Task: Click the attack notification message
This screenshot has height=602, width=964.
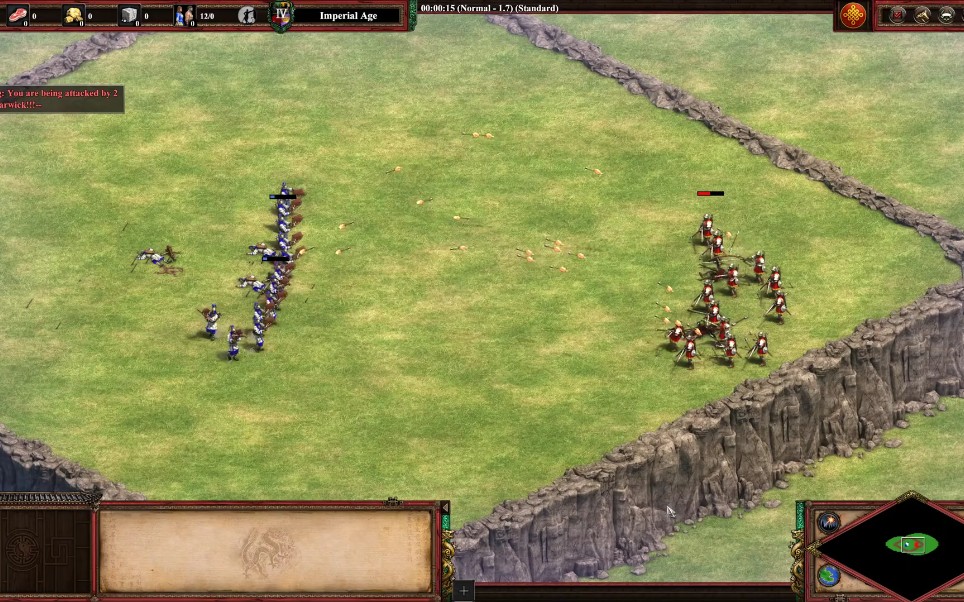Action: coord(60,98)
